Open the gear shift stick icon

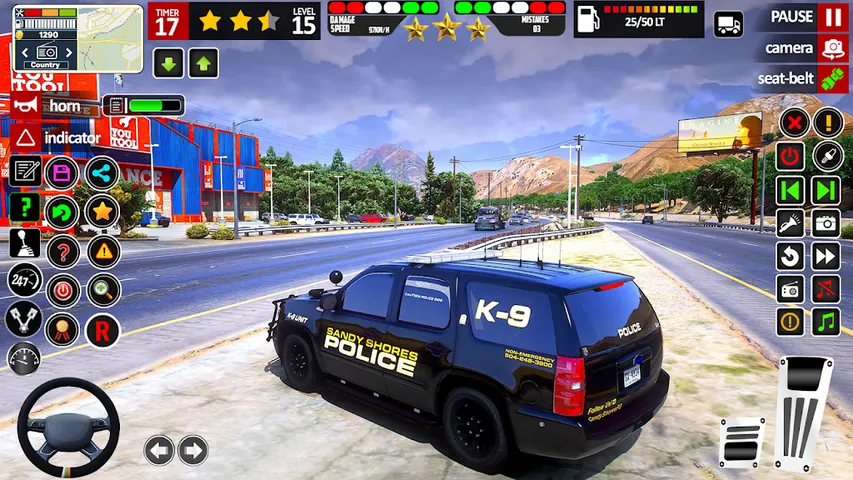pos(25,243)
